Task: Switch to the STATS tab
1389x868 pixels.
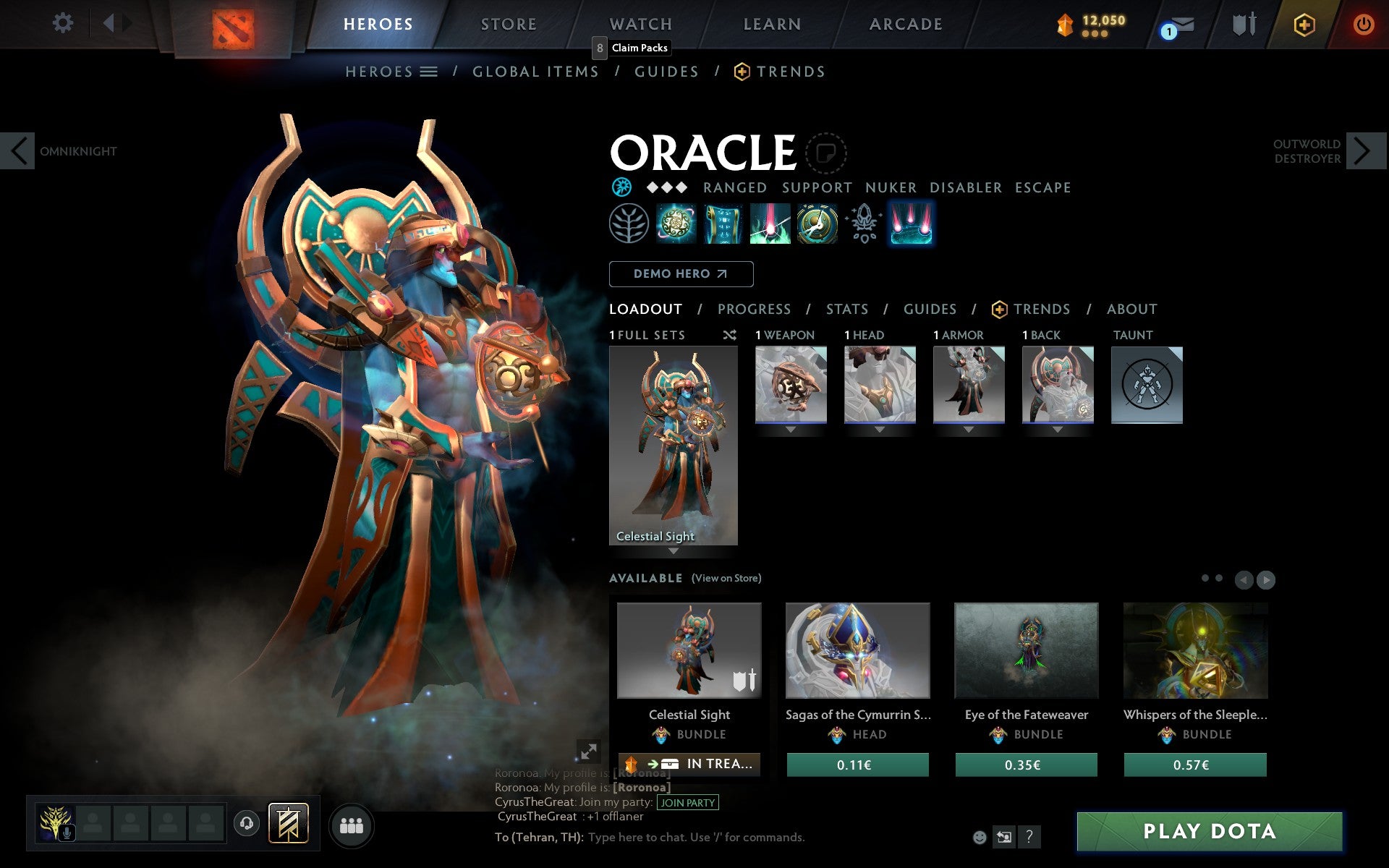Action: tap(846, 309)
